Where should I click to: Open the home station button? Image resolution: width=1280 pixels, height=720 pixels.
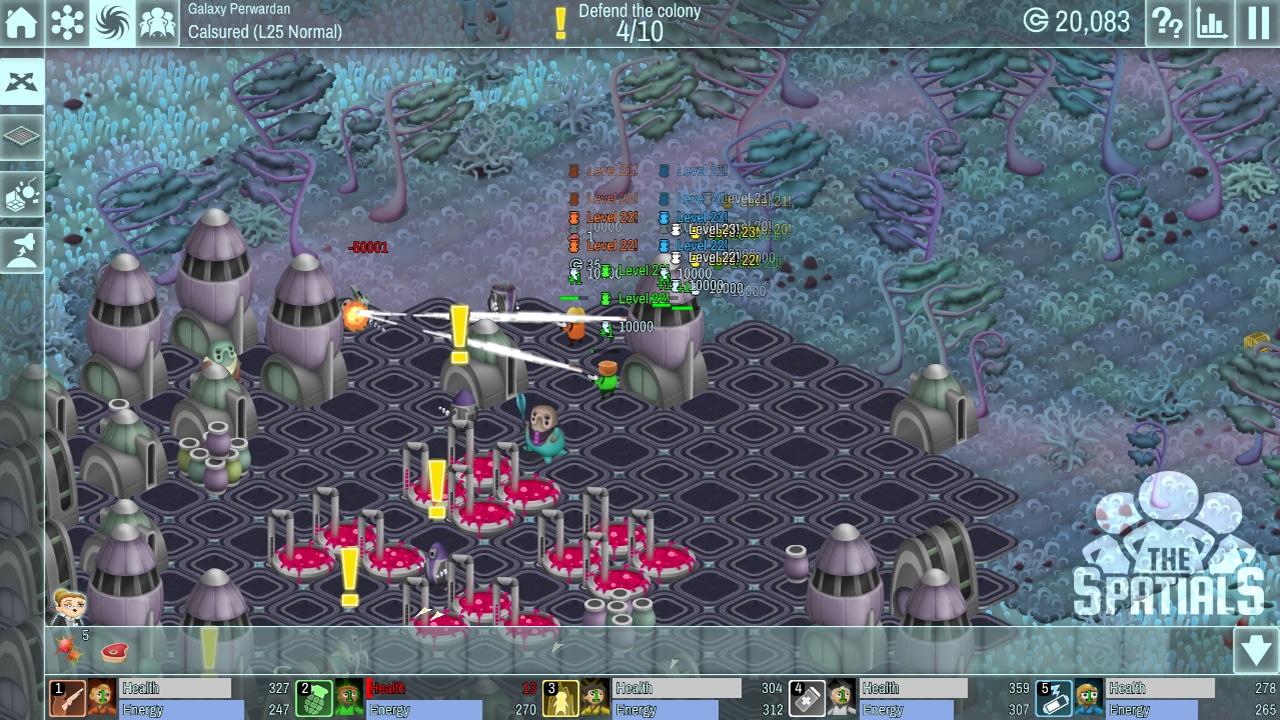coord(22,22)
